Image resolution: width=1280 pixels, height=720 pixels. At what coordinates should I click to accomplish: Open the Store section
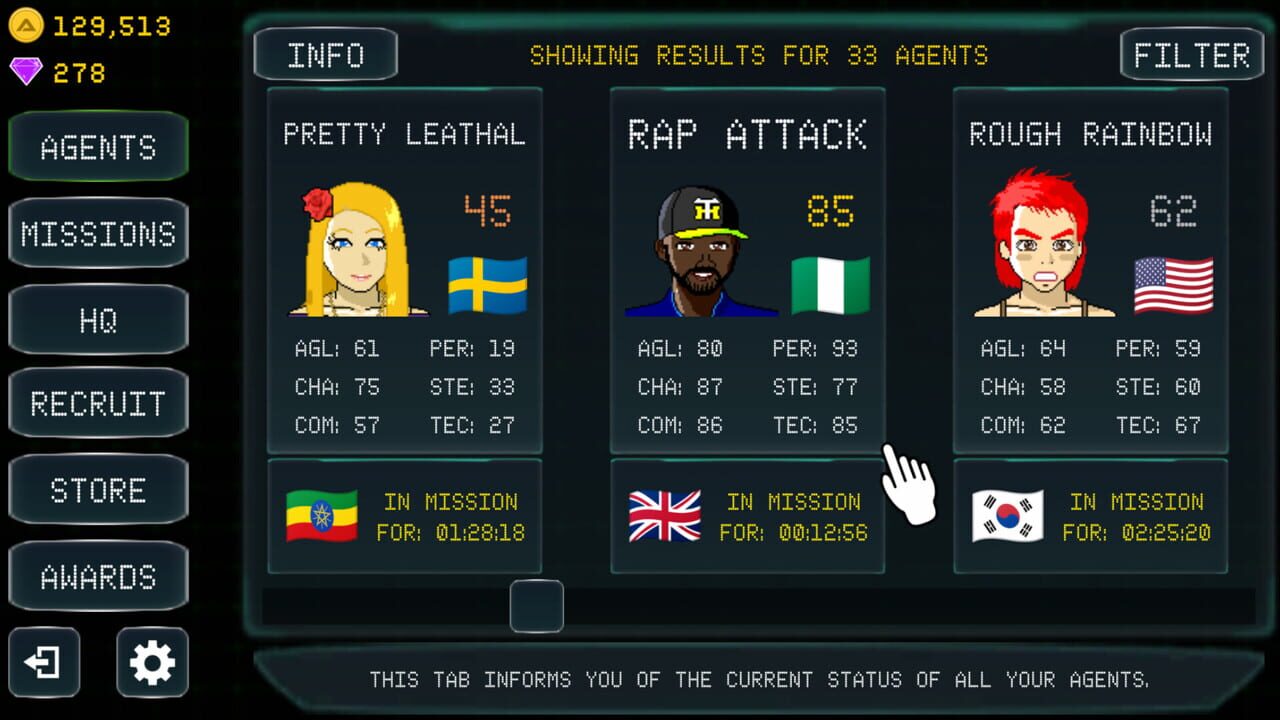click(x=98, y=490)
